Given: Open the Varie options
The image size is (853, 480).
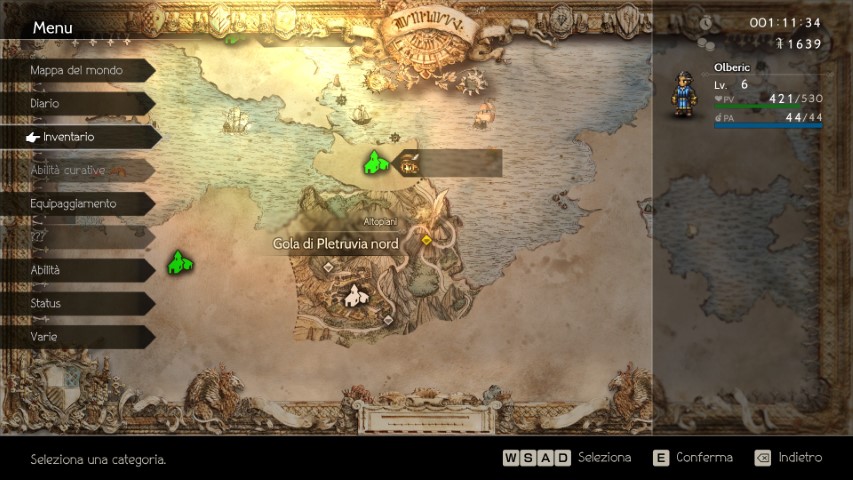Looking at the screenshot, I should (x=76, y=337).
